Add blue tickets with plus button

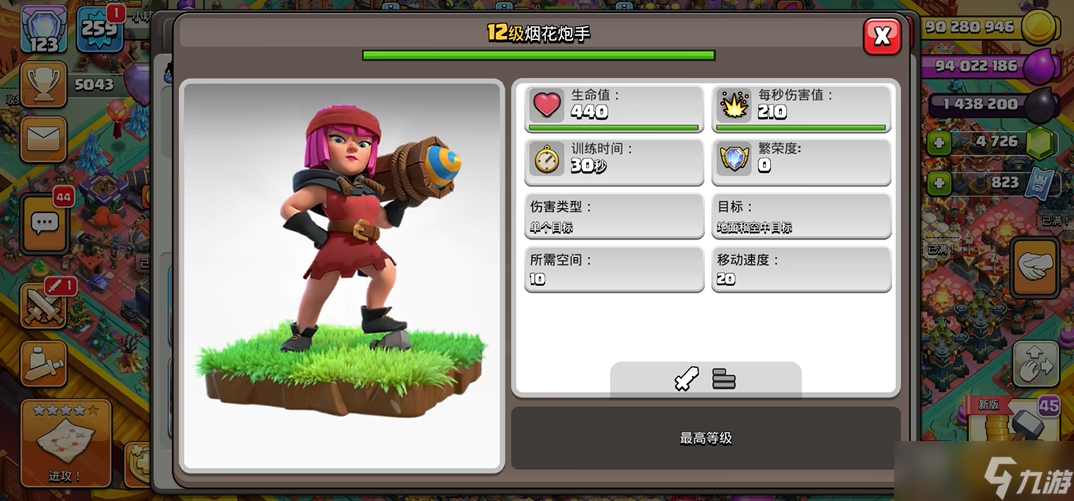pyautogui.click(x=939, y=183)
